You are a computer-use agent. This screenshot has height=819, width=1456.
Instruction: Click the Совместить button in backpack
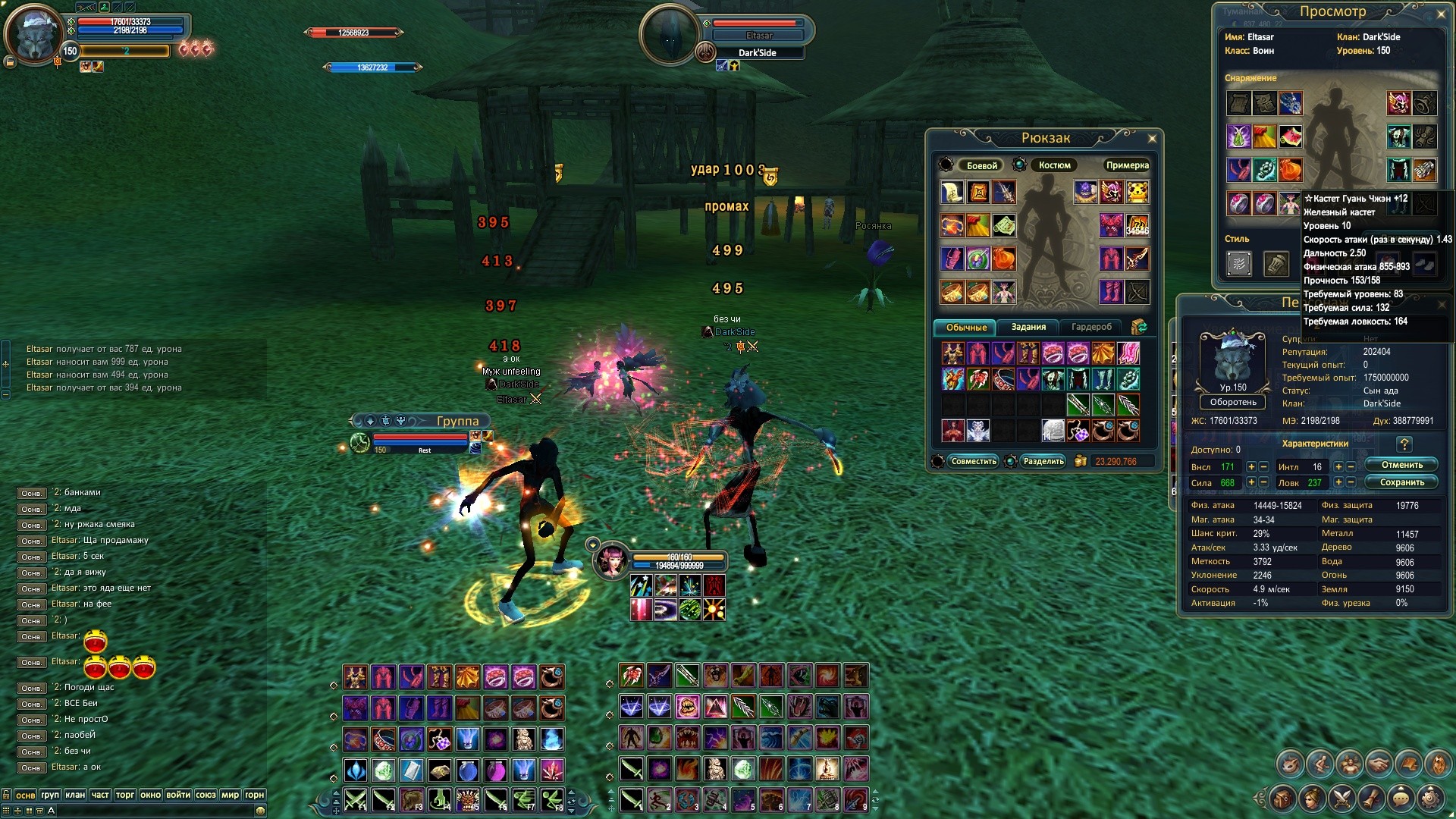[974, 461]
